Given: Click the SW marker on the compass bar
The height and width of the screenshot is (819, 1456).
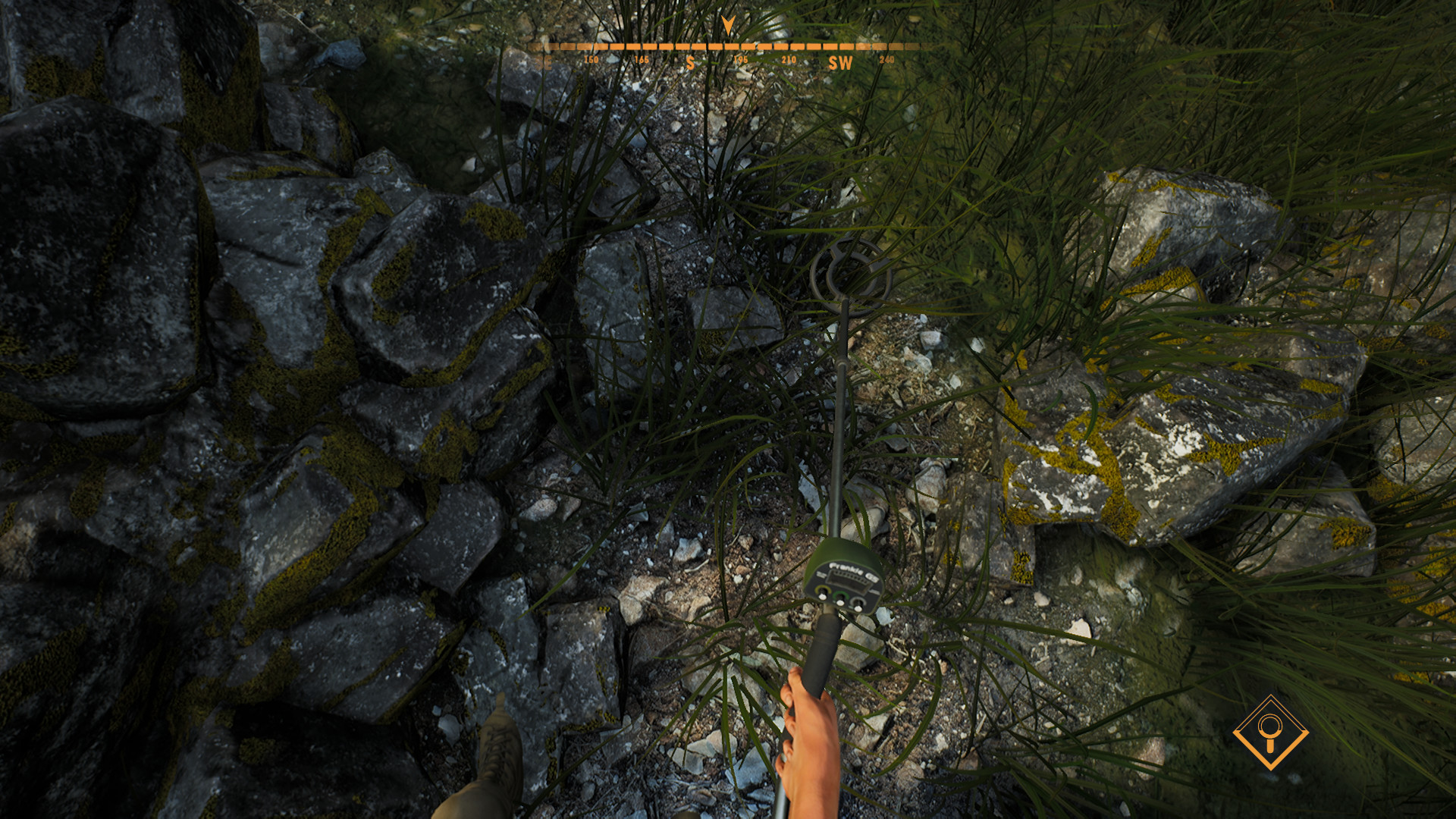Looking at the screenshot, I should (842, 62).
